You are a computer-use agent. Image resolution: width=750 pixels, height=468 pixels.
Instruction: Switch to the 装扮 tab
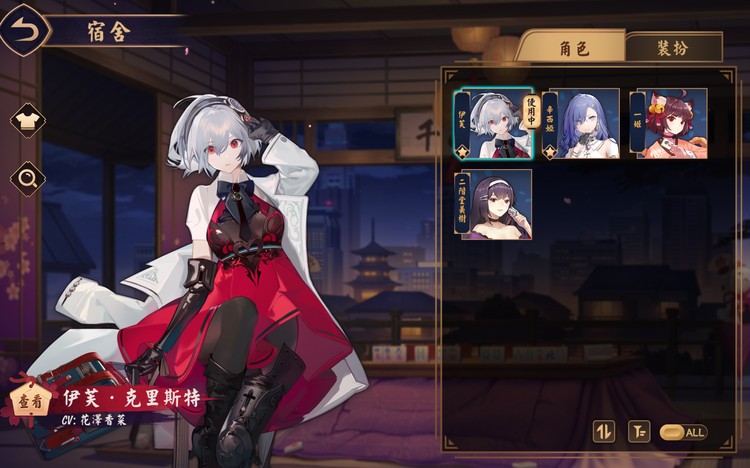pyautogui.click(x=672, y=47)
